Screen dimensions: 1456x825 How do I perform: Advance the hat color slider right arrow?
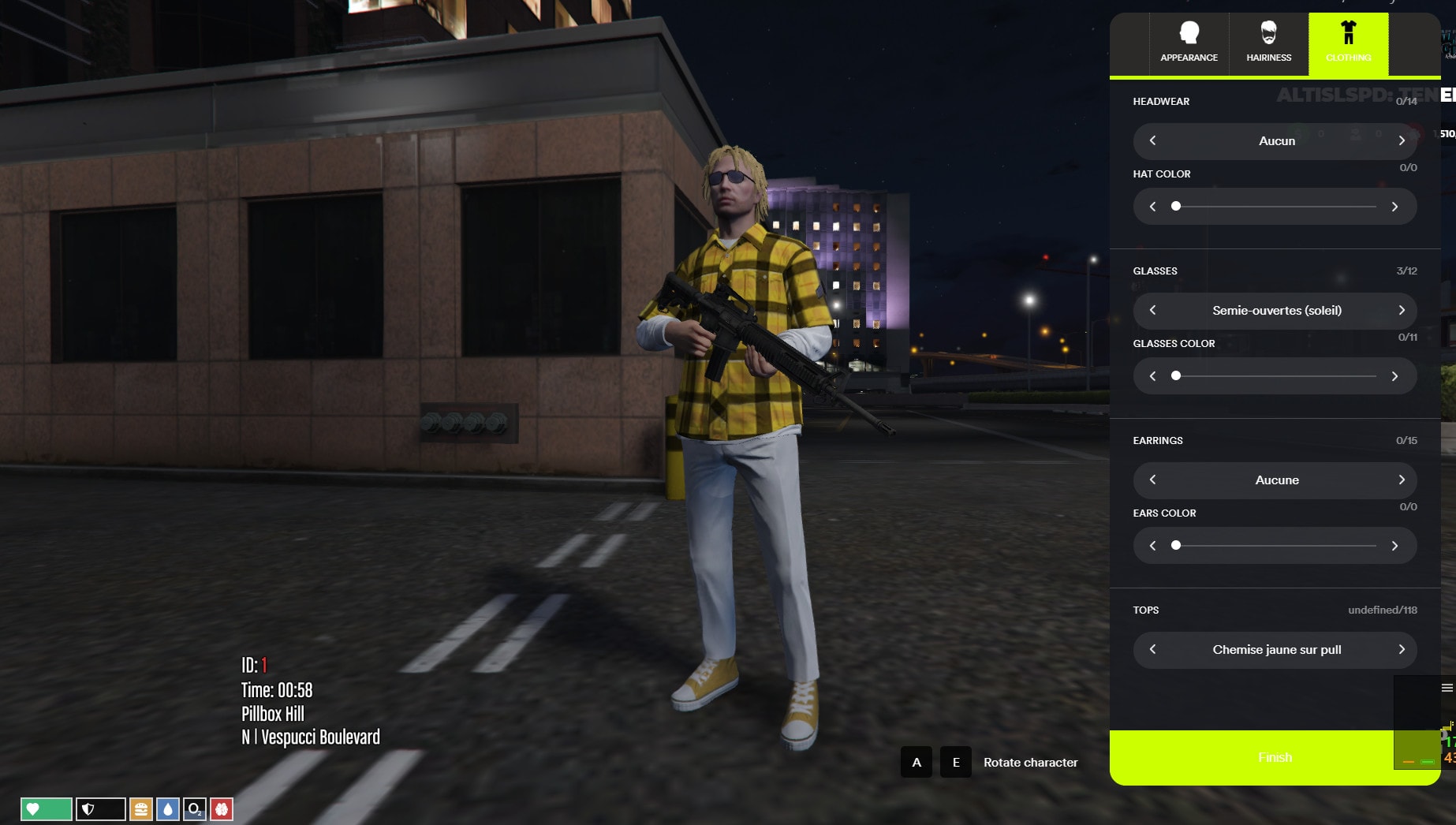pyautogui.click(x=1394, y=207)
